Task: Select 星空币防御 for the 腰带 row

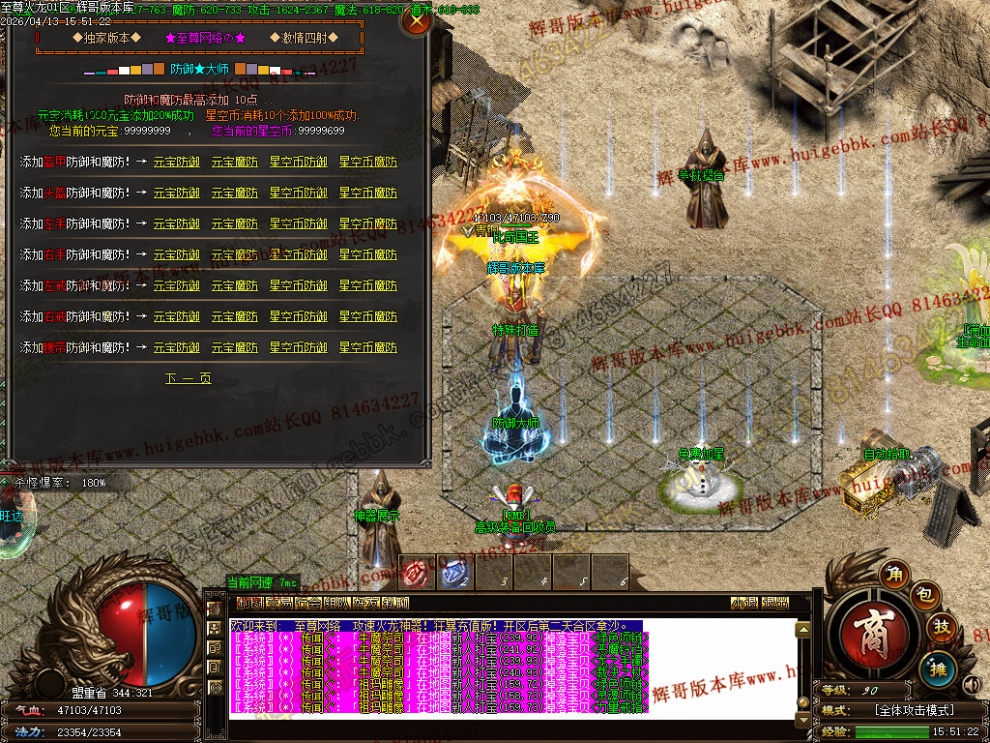Action: pos(298,348)
